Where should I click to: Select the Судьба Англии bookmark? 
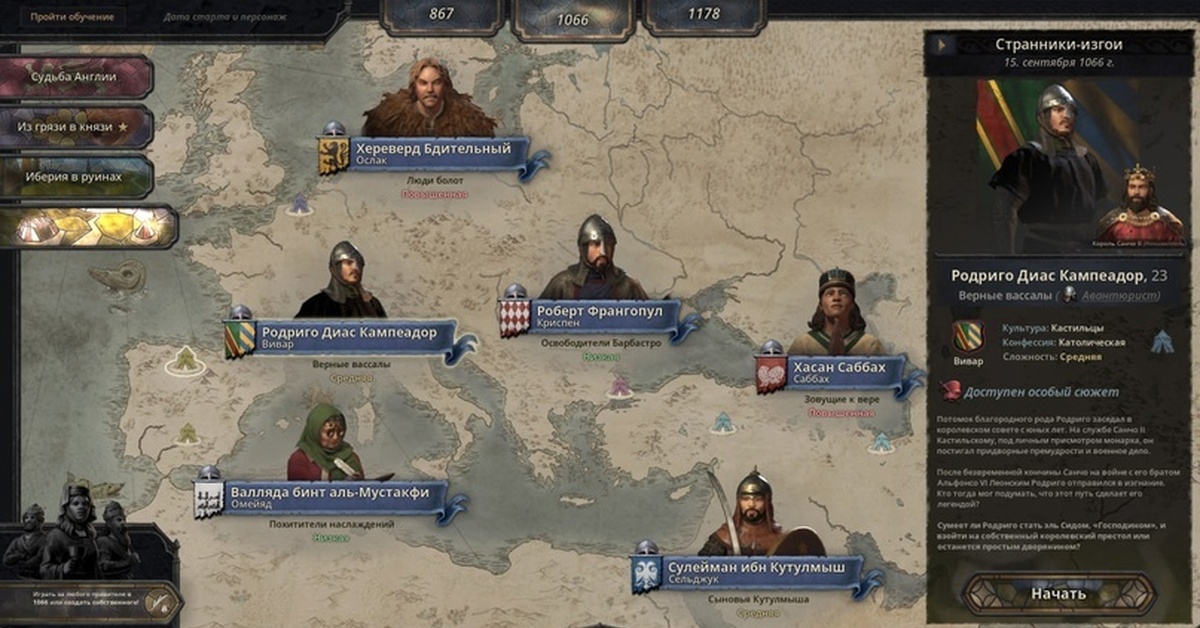(x=75, y=77)
